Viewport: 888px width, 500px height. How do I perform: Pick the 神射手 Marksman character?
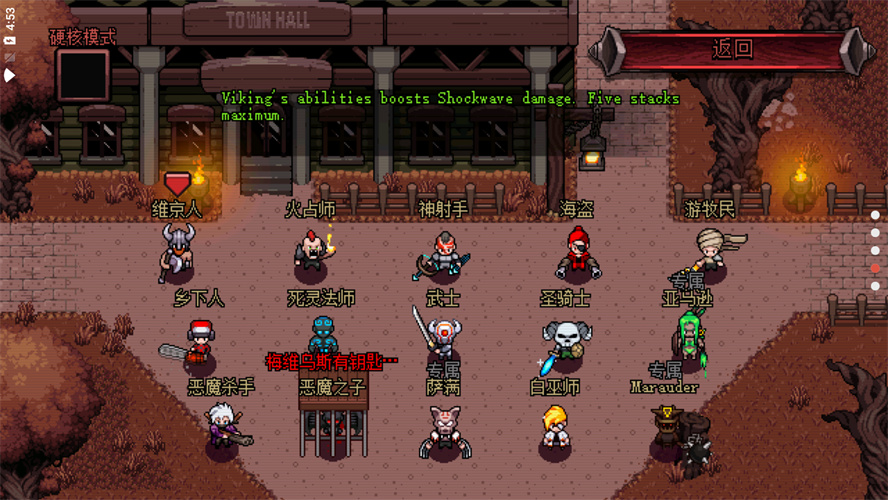444,253
